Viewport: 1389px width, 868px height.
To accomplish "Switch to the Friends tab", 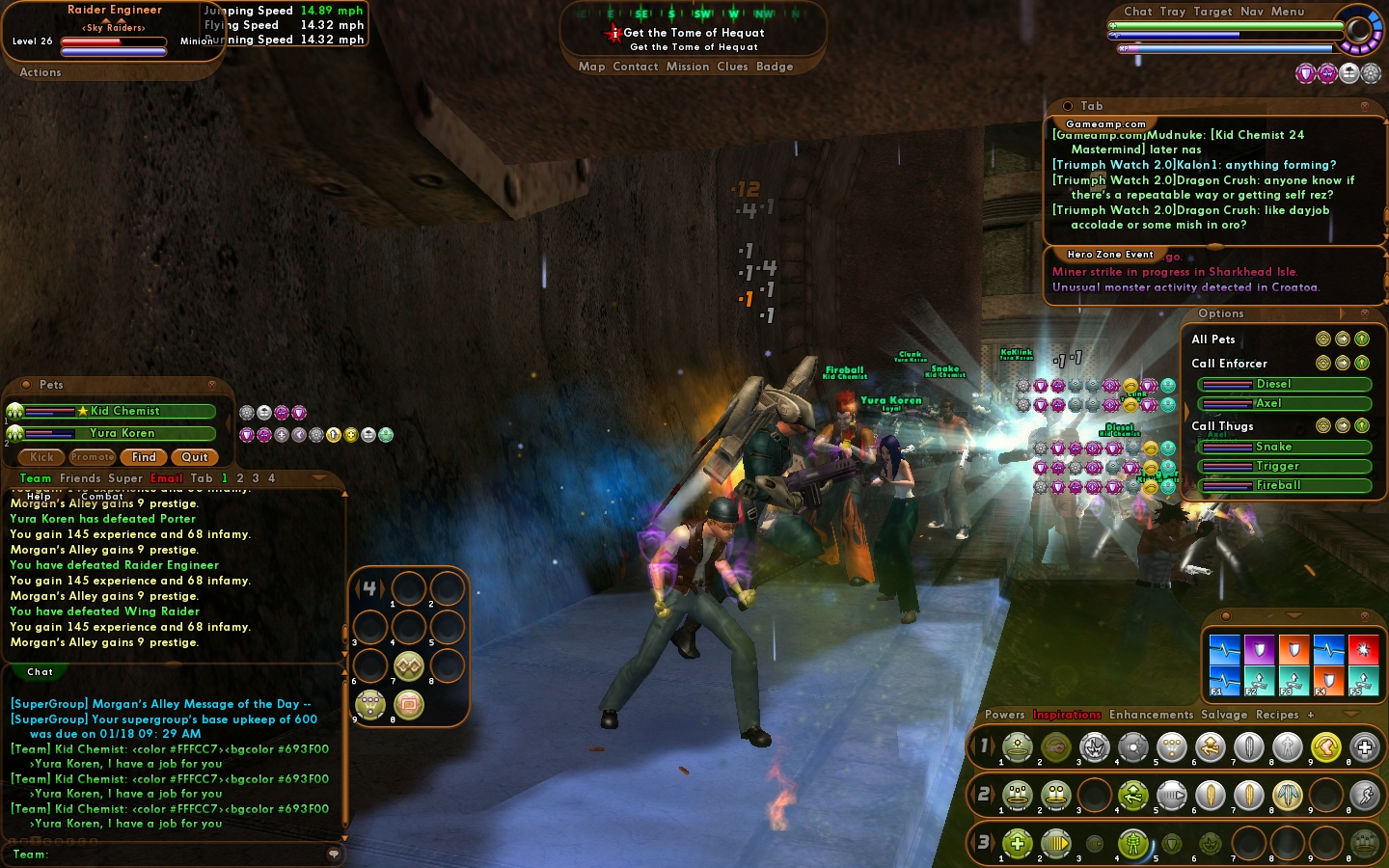I will click(80, 478).
